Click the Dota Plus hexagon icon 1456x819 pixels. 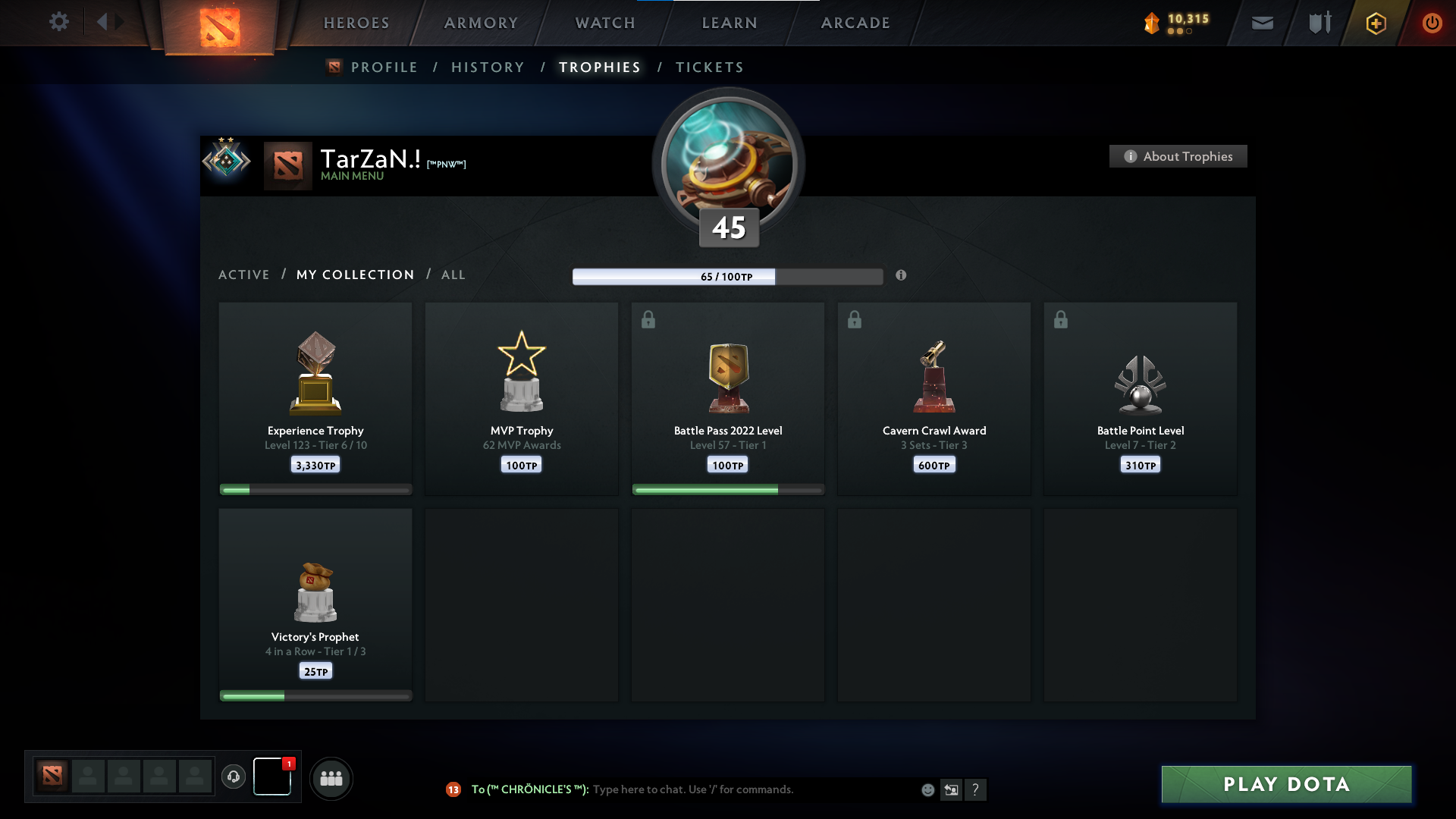click(1376, 23)
